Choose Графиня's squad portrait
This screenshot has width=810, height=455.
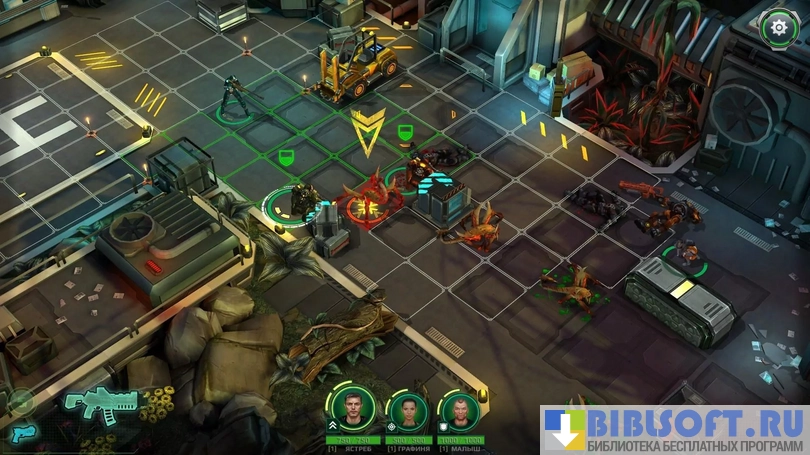click(x=408, y=410)
